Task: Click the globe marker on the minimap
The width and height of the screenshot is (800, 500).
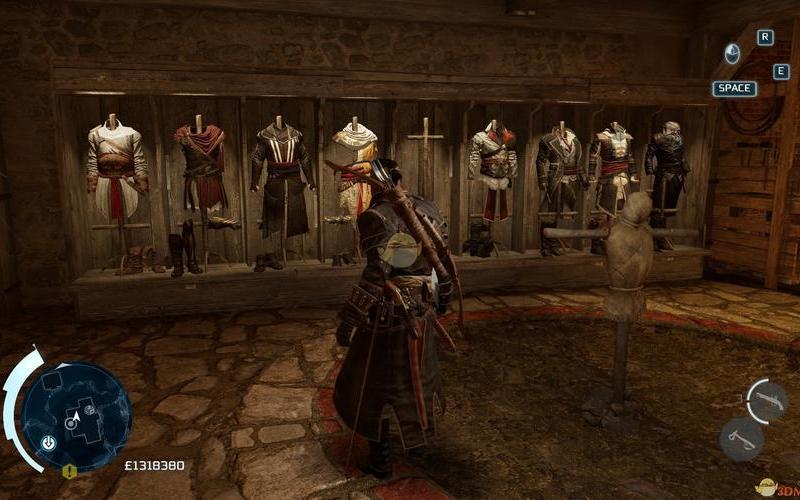Action: tap(89, 410)
